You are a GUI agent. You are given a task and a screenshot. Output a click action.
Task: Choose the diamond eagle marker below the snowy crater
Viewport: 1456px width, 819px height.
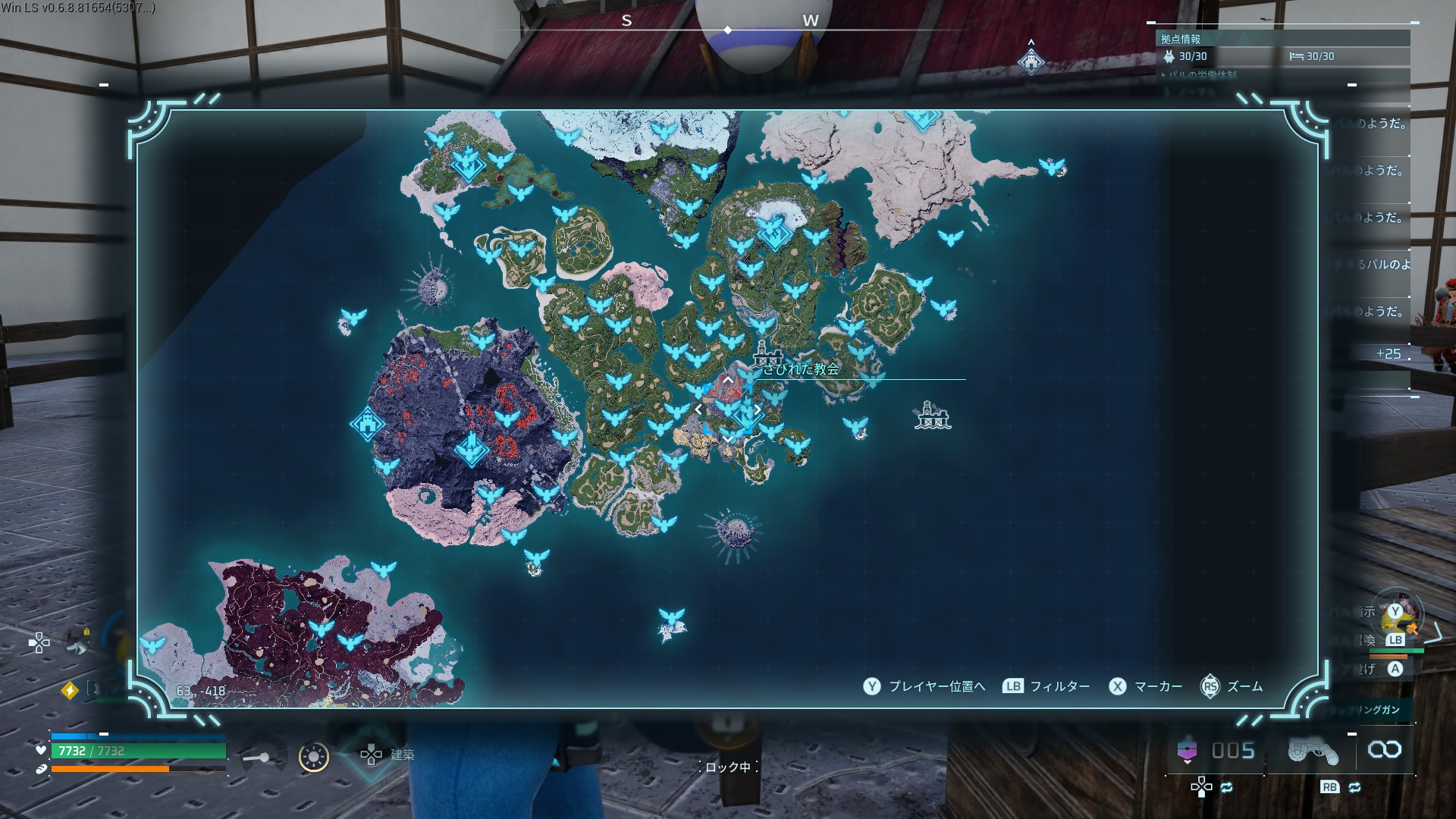coord(773,231)
